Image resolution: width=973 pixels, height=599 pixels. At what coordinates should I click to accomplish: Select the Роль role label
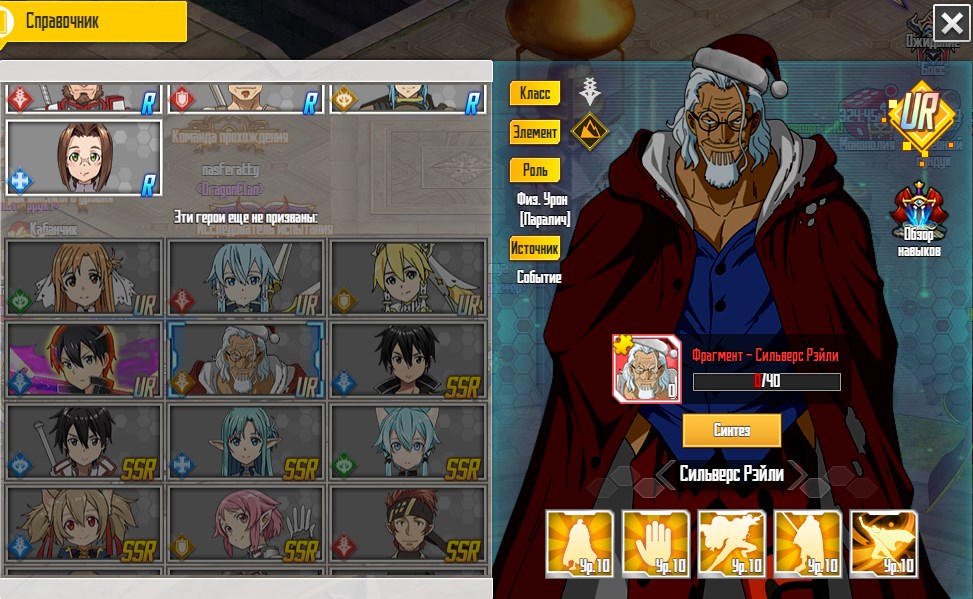click(x=535, y=170)
